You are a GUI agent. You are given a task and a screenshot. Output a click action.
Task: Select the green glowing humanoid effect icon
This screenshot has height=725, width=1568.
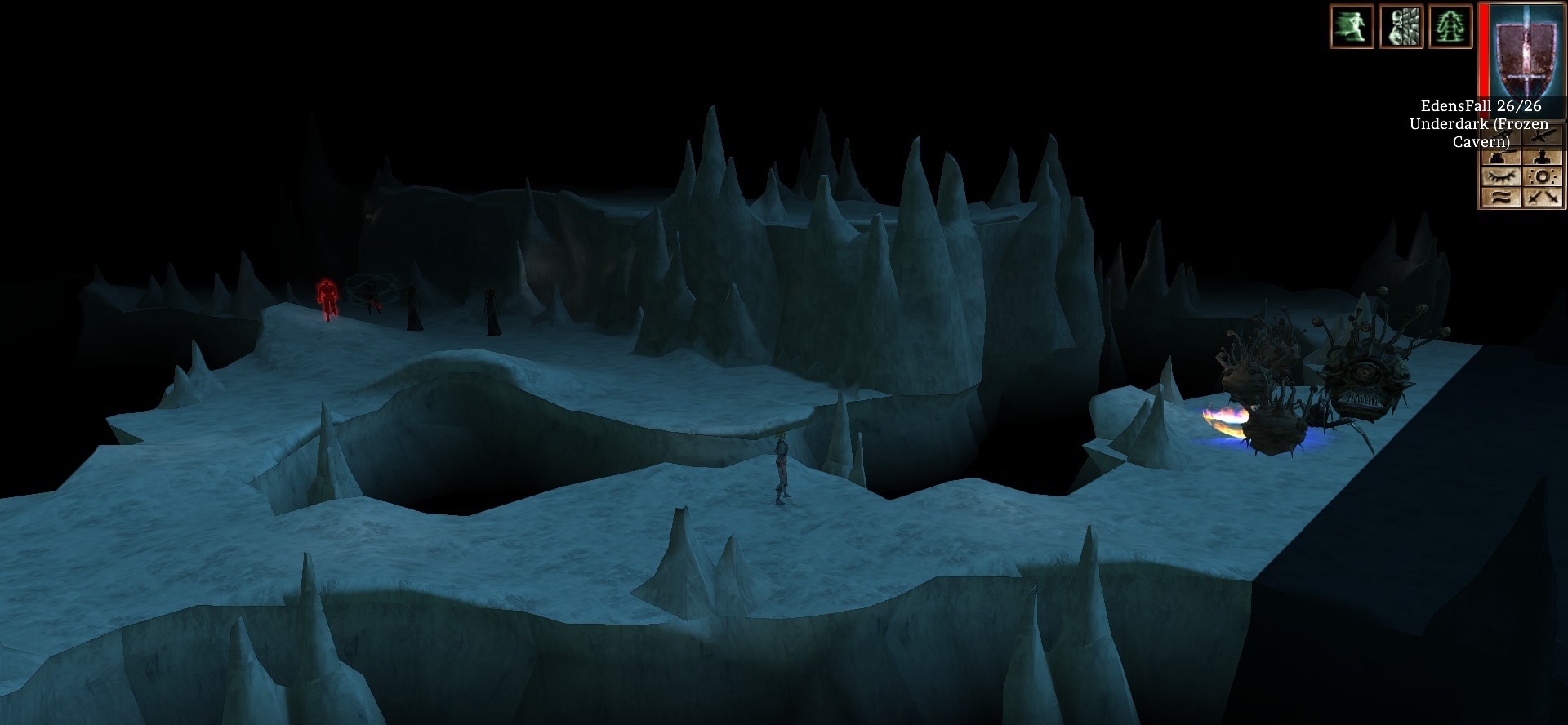[1450, 26]
